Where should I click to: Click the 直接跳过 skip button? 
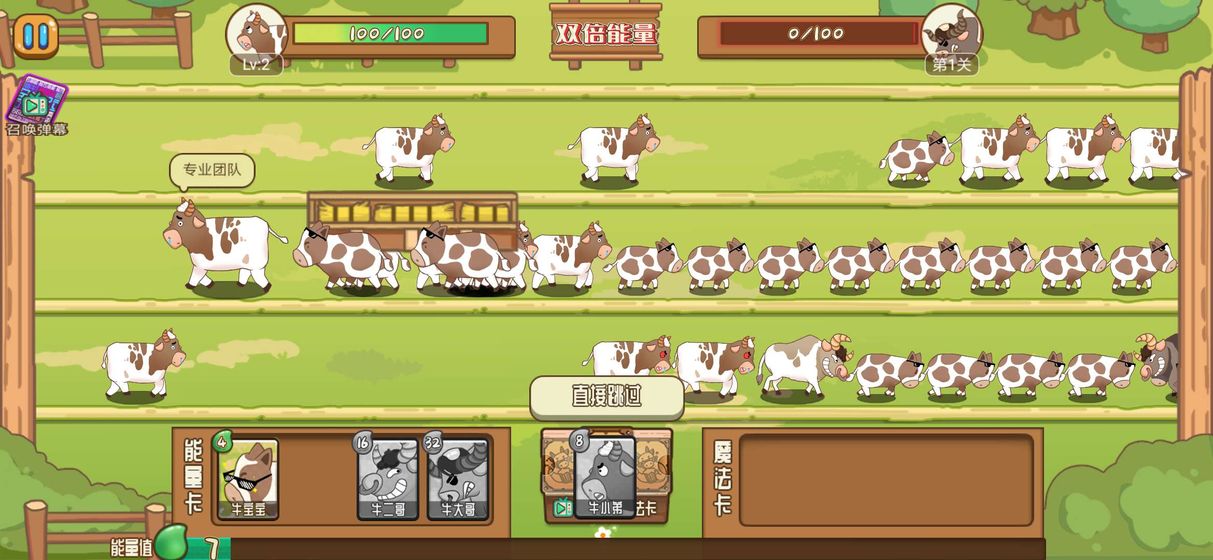tap(606, 397)
